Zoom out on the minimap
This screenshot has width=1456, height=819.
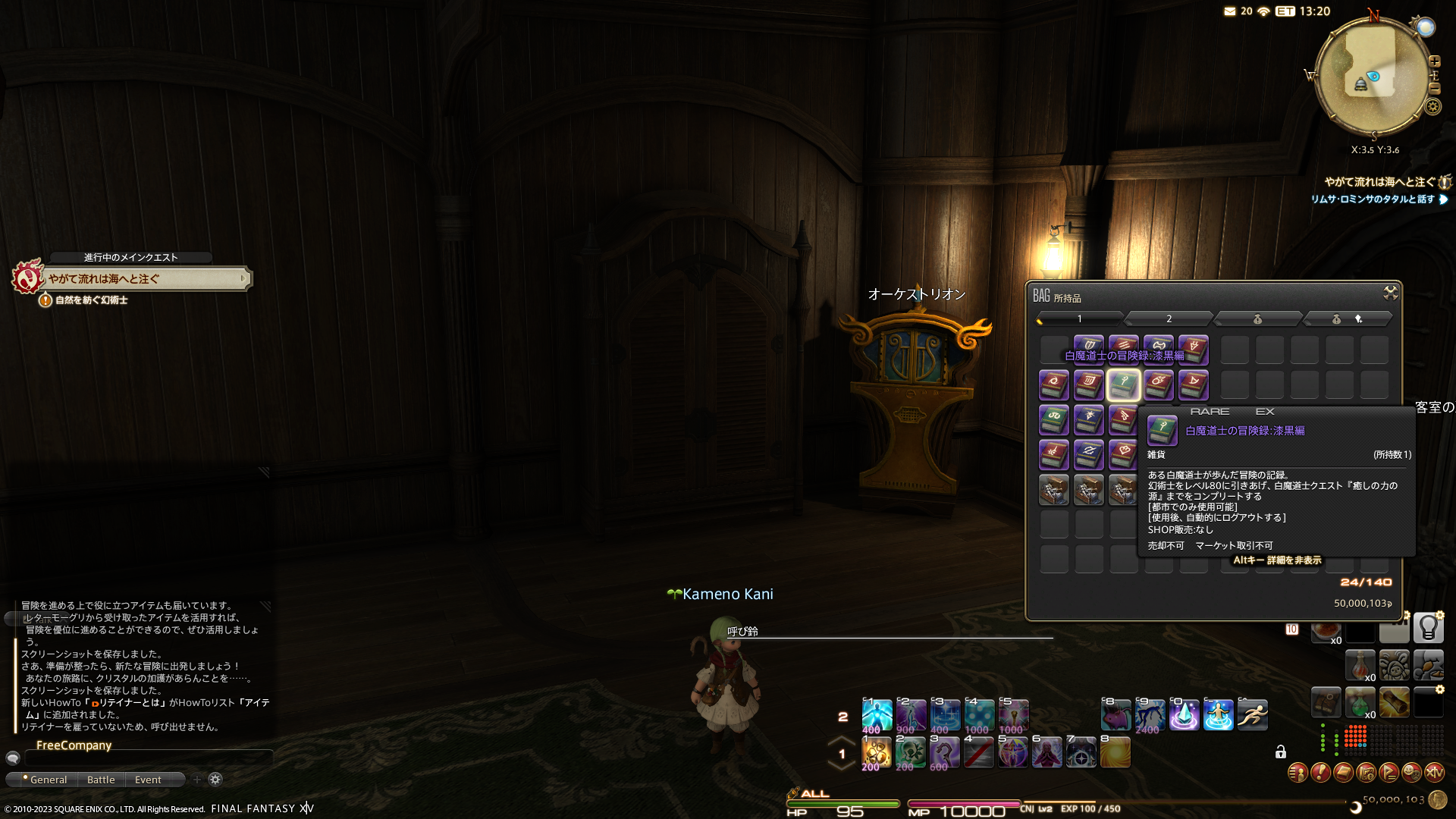tap(1434, 88)
